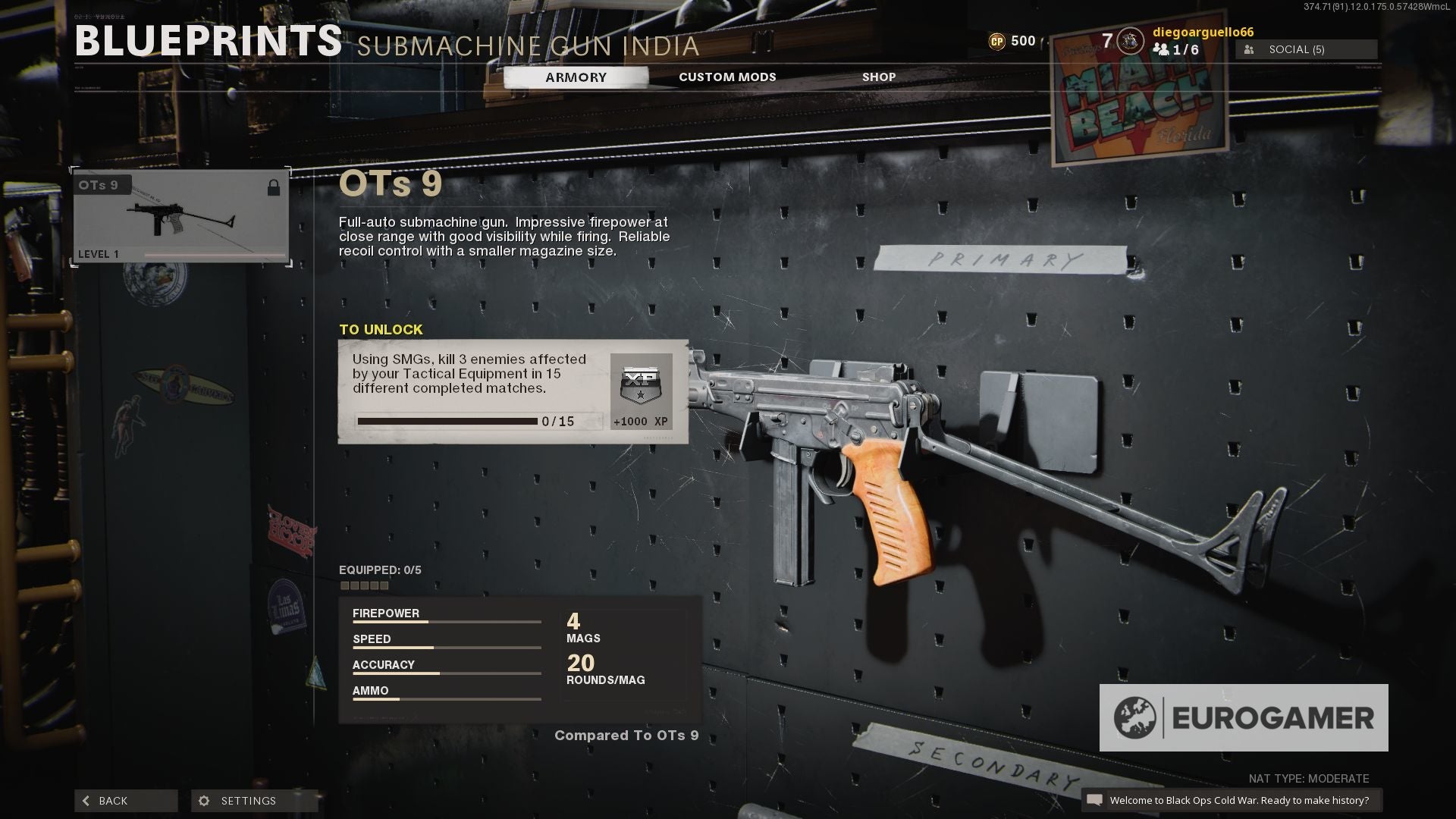Open Social panel via its people icon

[1248, 49]
